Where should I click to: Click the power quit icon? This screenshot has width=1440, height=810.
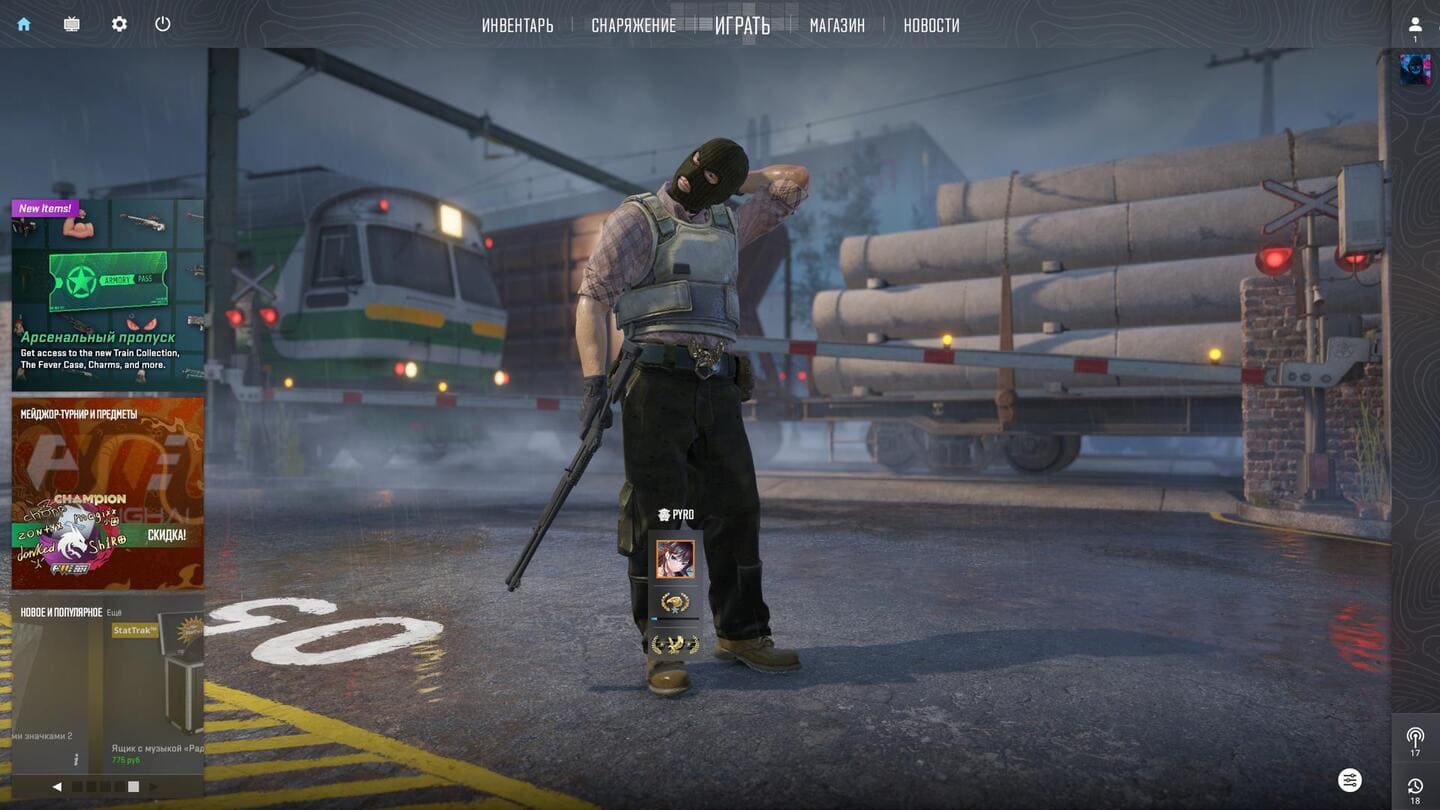163,24
